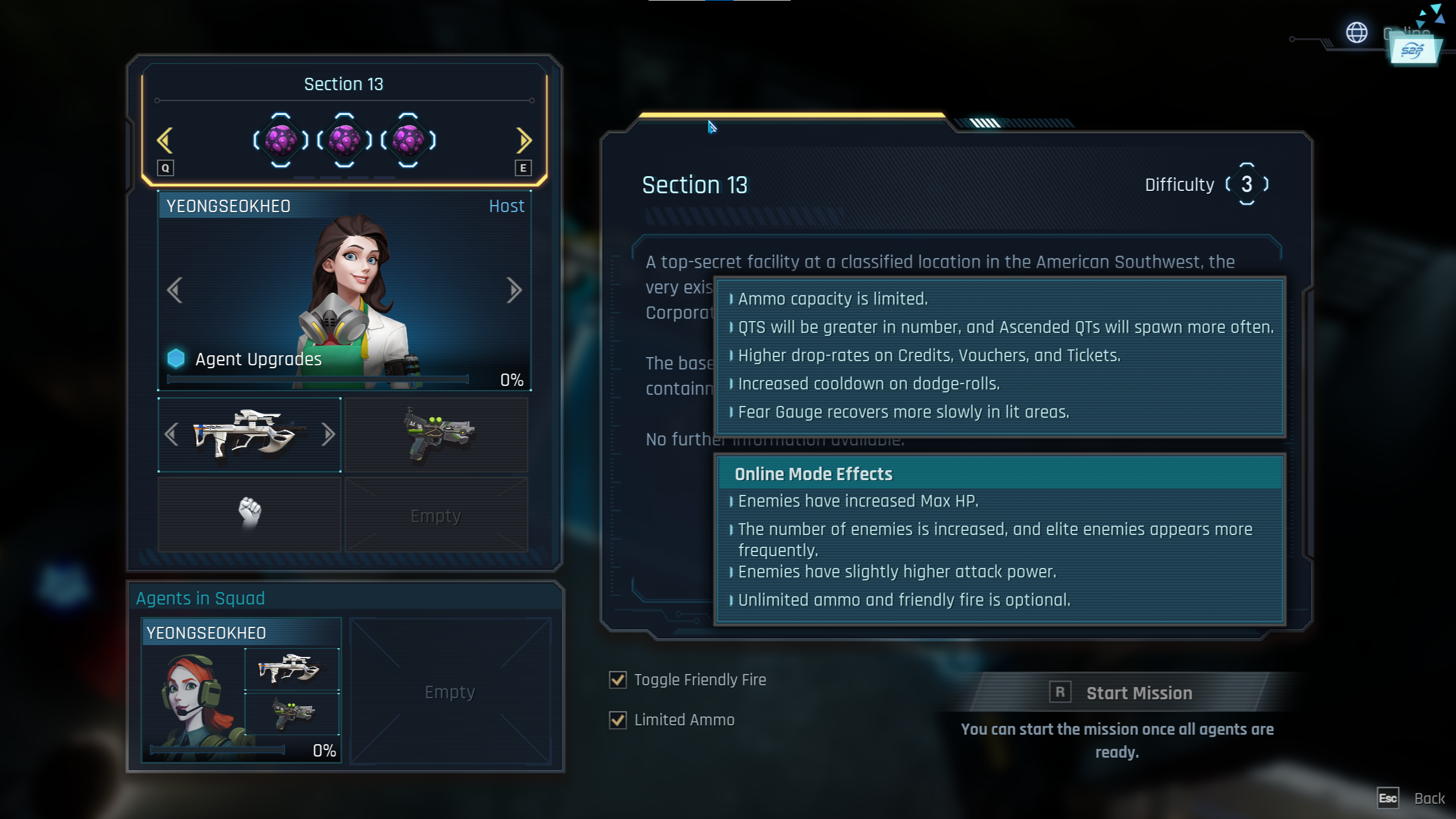Go to the previous section with the yellow left arrow
The width and height of the screenshot is (1456, 819).
(164, 140)
